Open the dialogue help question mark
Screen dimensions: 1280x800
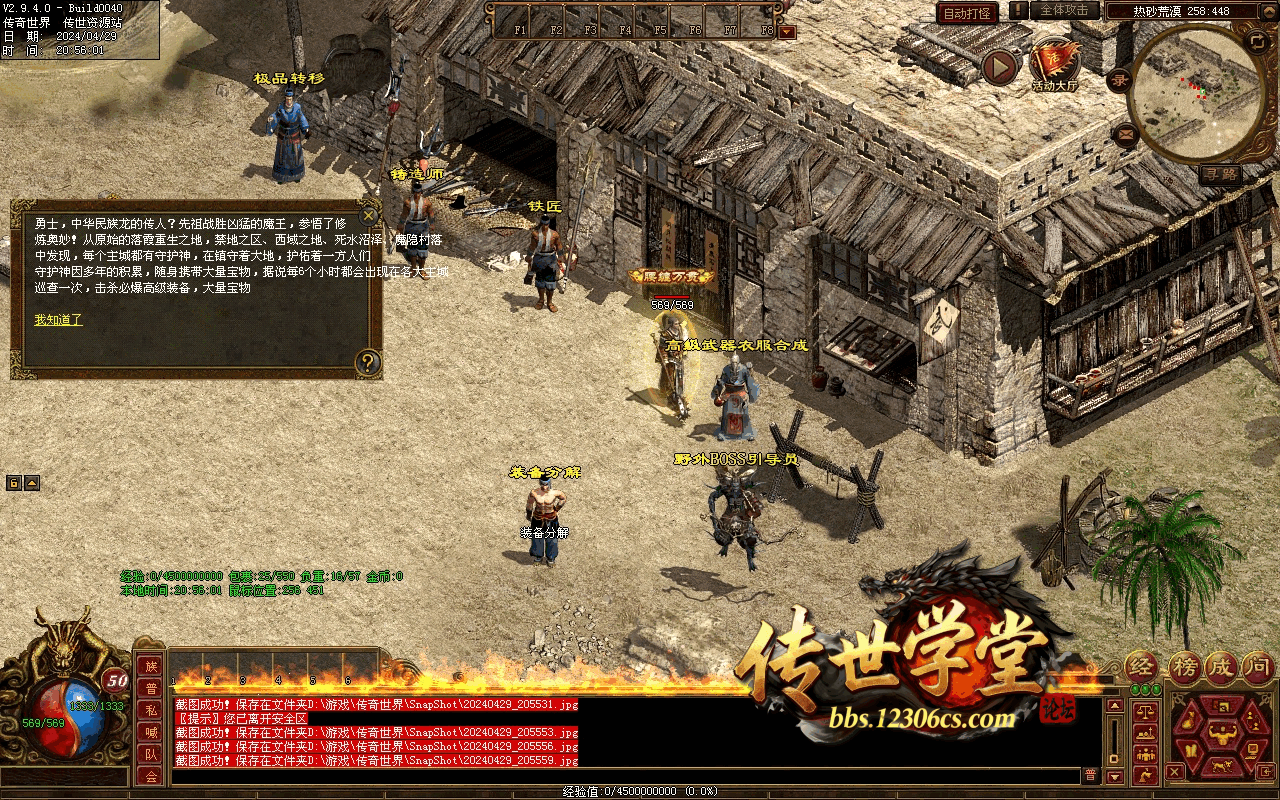click(368, 362)
